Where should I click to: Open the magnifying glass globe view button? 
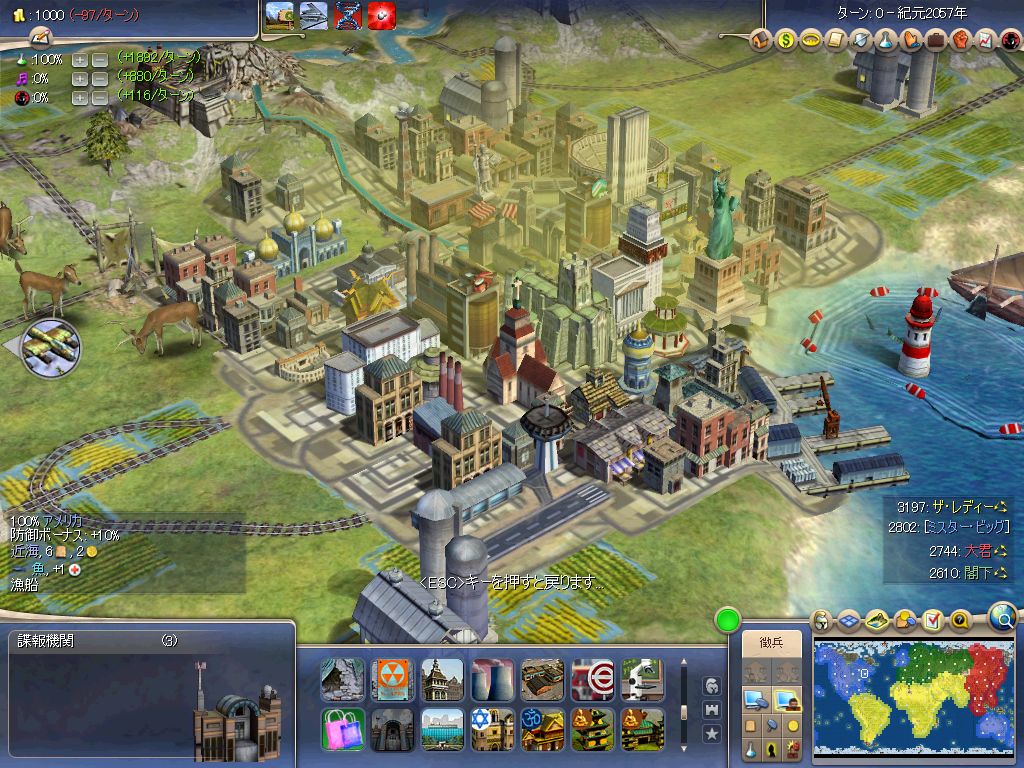(x=1003, y=617)
